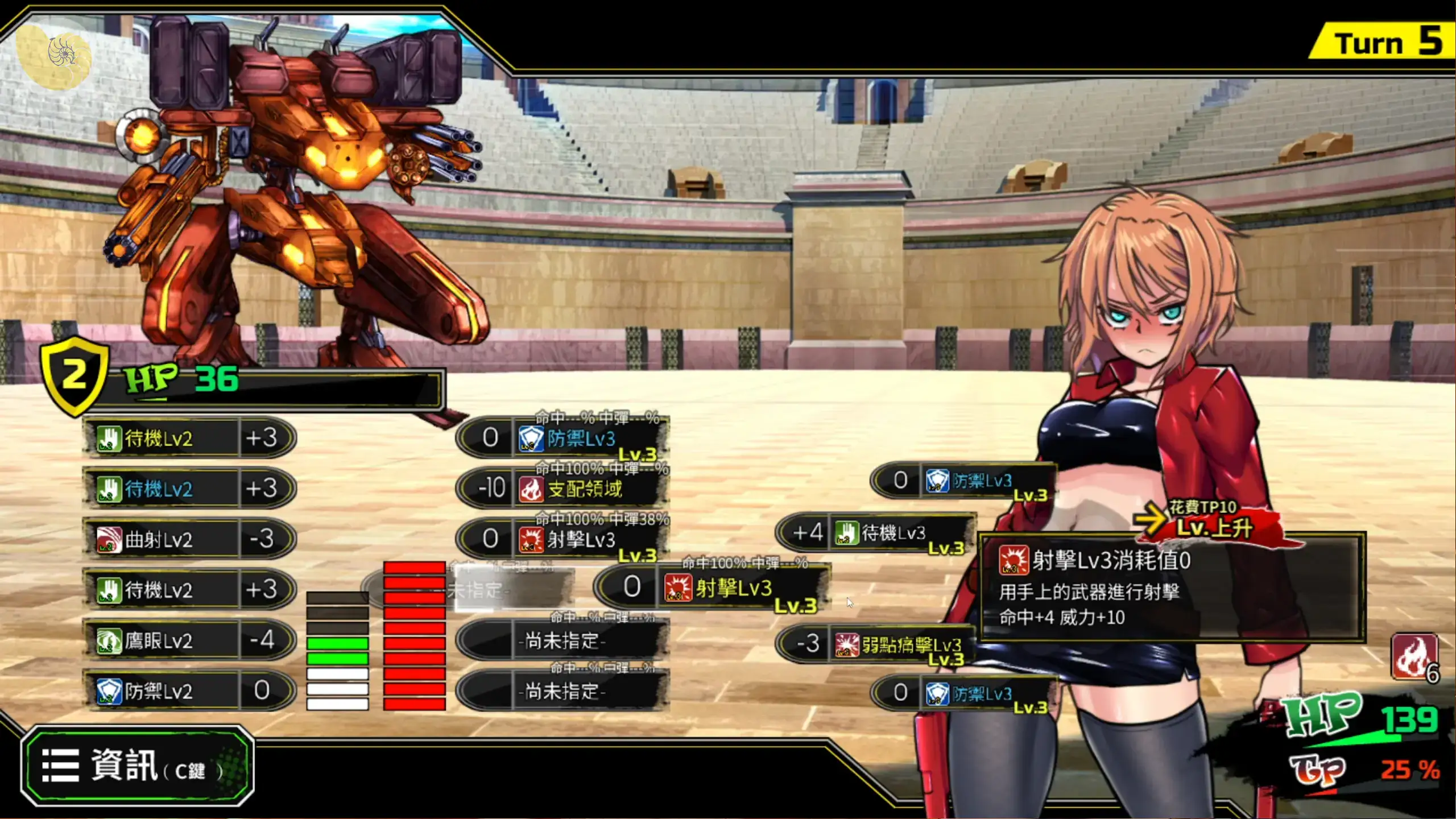Image resolution: width=1456 pixels, height=819 pixels.
Task: Open the 資訊 info panel
Action: click(137, 766)
